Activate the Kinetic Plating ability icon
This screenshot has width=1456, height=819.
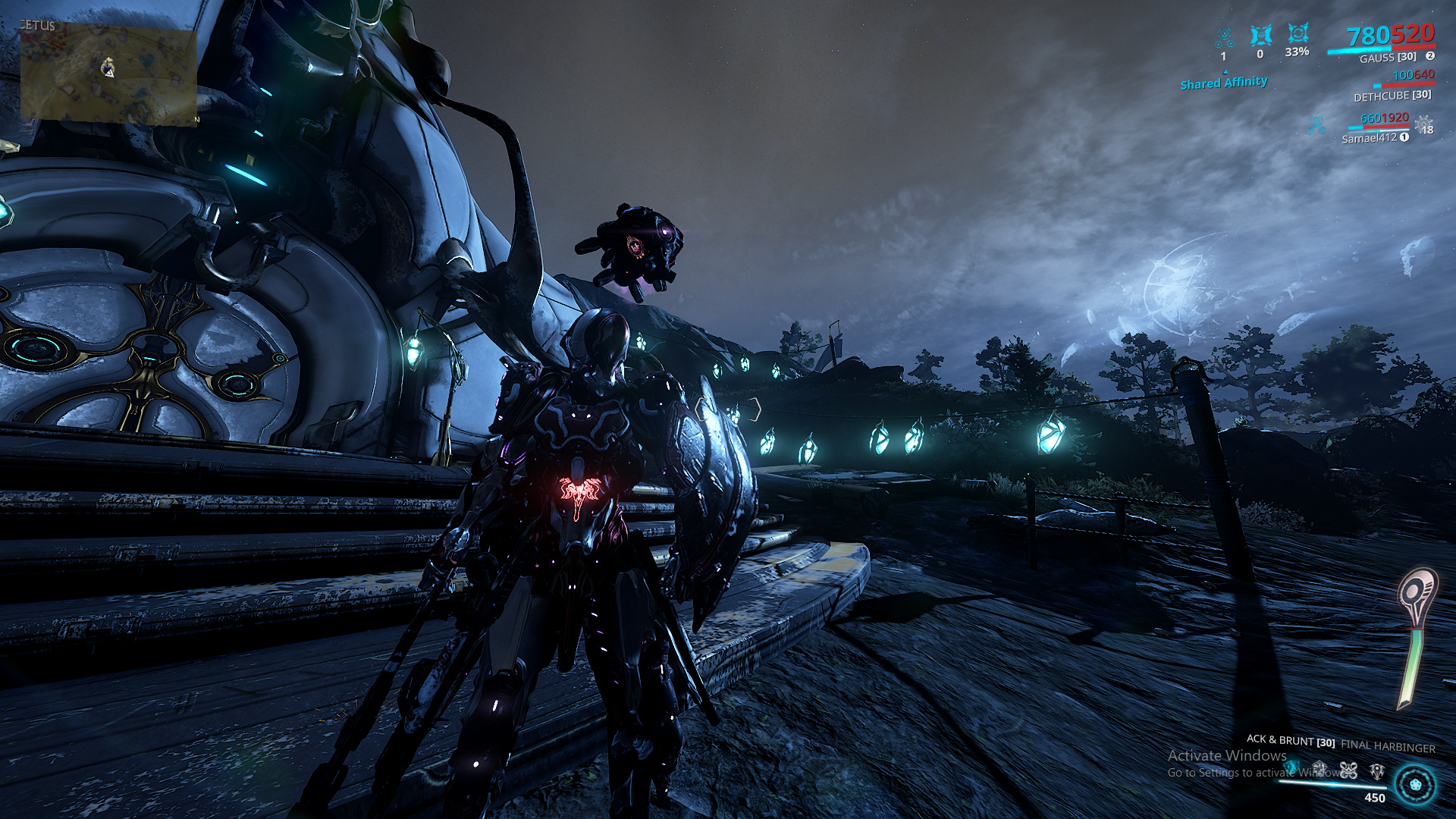click(1319, 770)
